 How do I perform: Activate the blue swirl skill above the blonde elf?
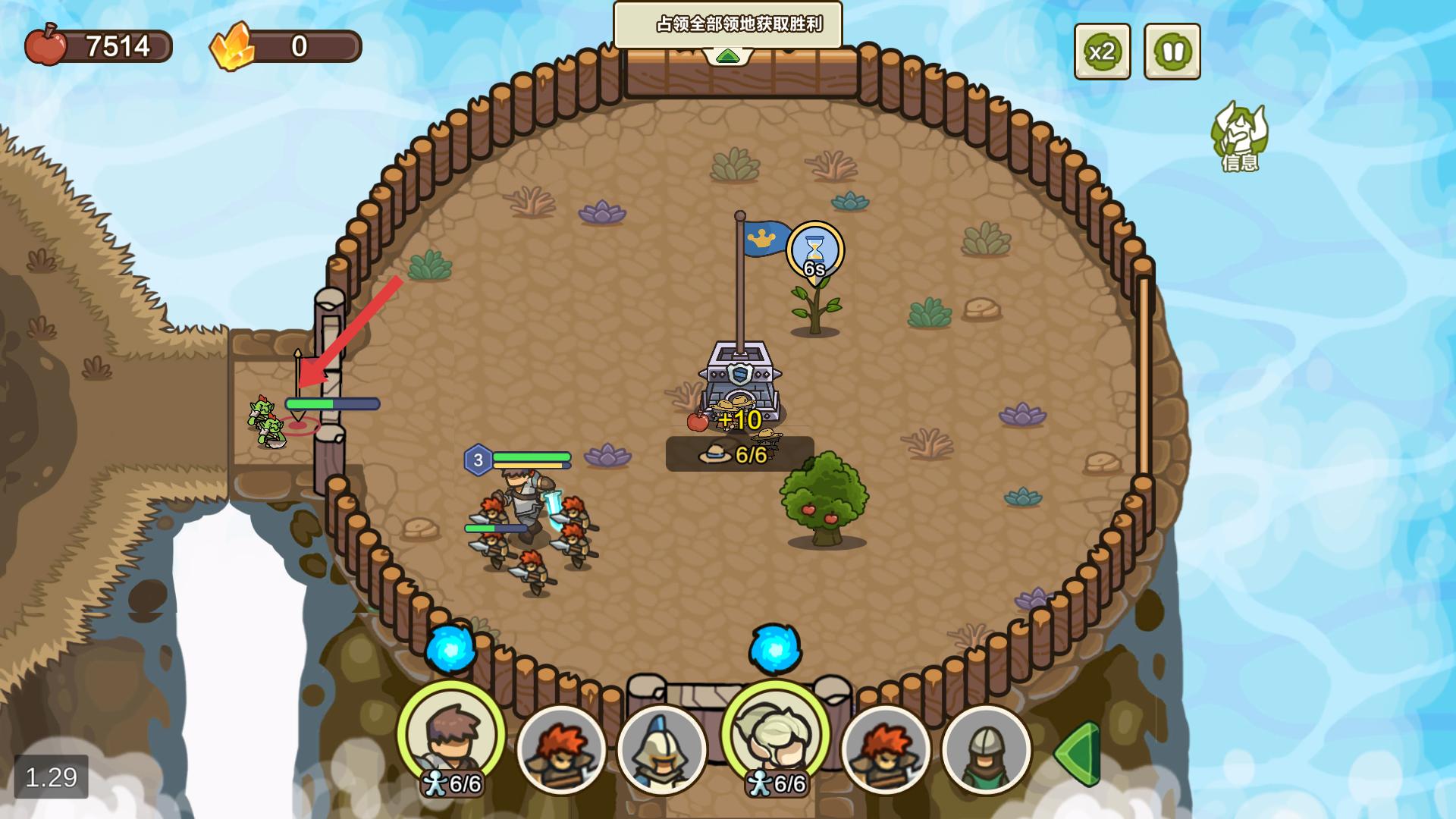pyautogui.click(x=775, y=649)
